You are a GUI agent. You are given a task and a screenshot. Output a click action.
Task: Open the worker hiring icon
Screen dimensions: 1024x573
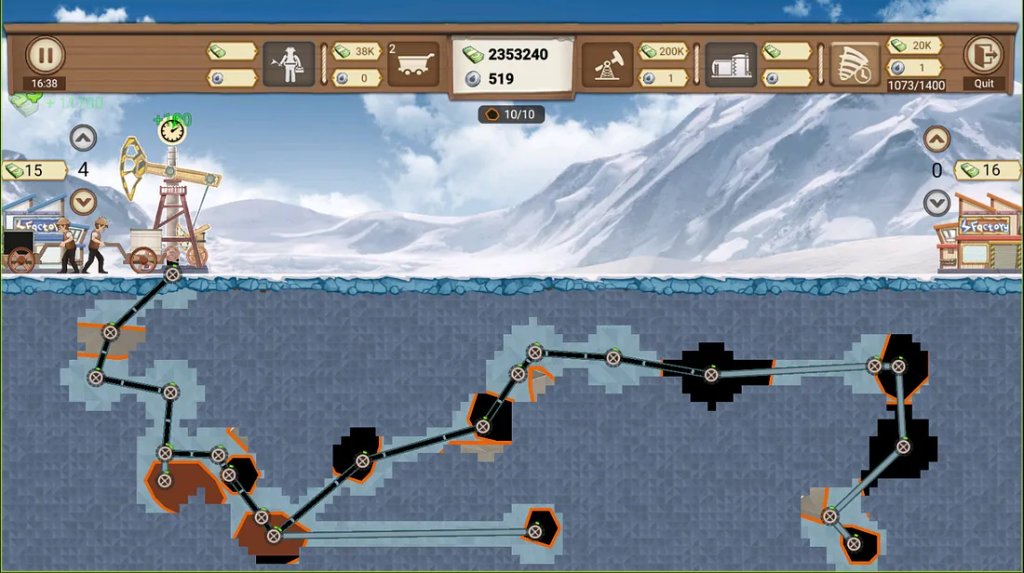[x=289, y=64]
